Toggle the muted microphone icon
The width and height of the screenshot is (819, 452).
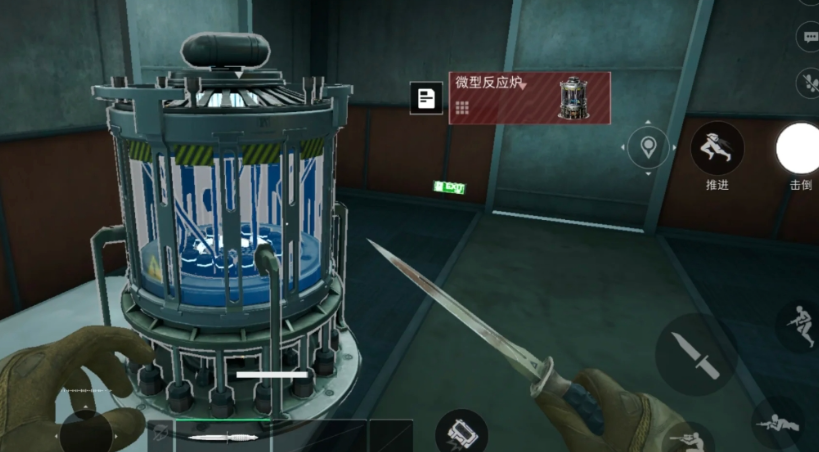pyautogui.click(x=808, y=82)
